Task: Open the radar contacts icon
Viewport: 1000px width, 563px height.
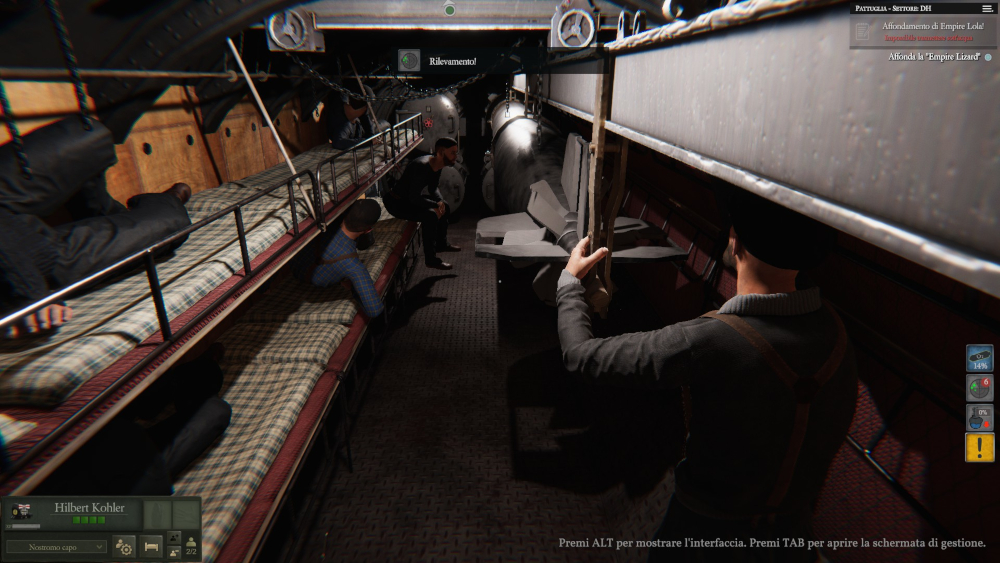Action: 980,388
